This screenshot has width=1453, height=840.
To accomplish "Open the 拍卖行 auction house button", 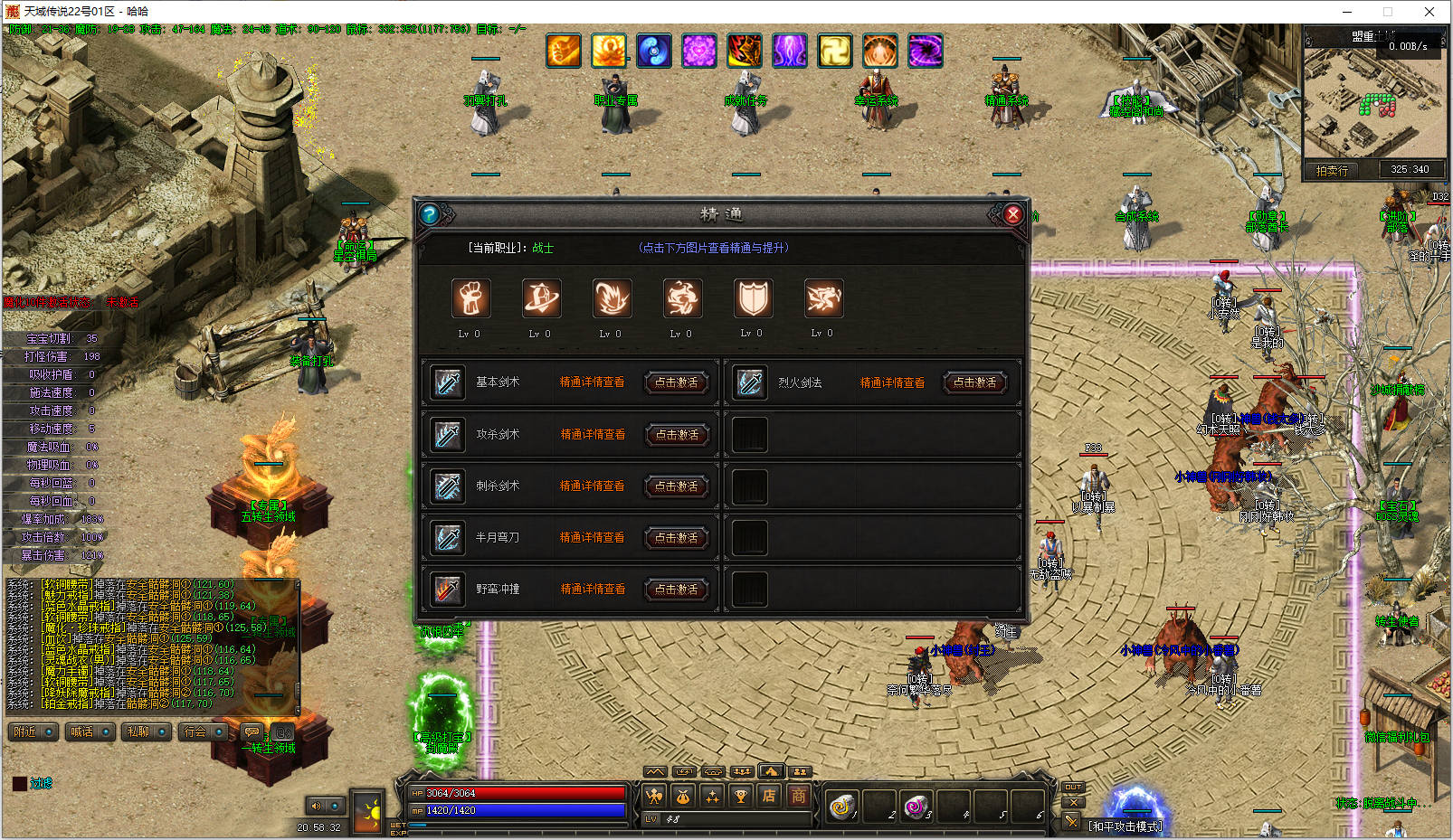I will pos(1332,170).
